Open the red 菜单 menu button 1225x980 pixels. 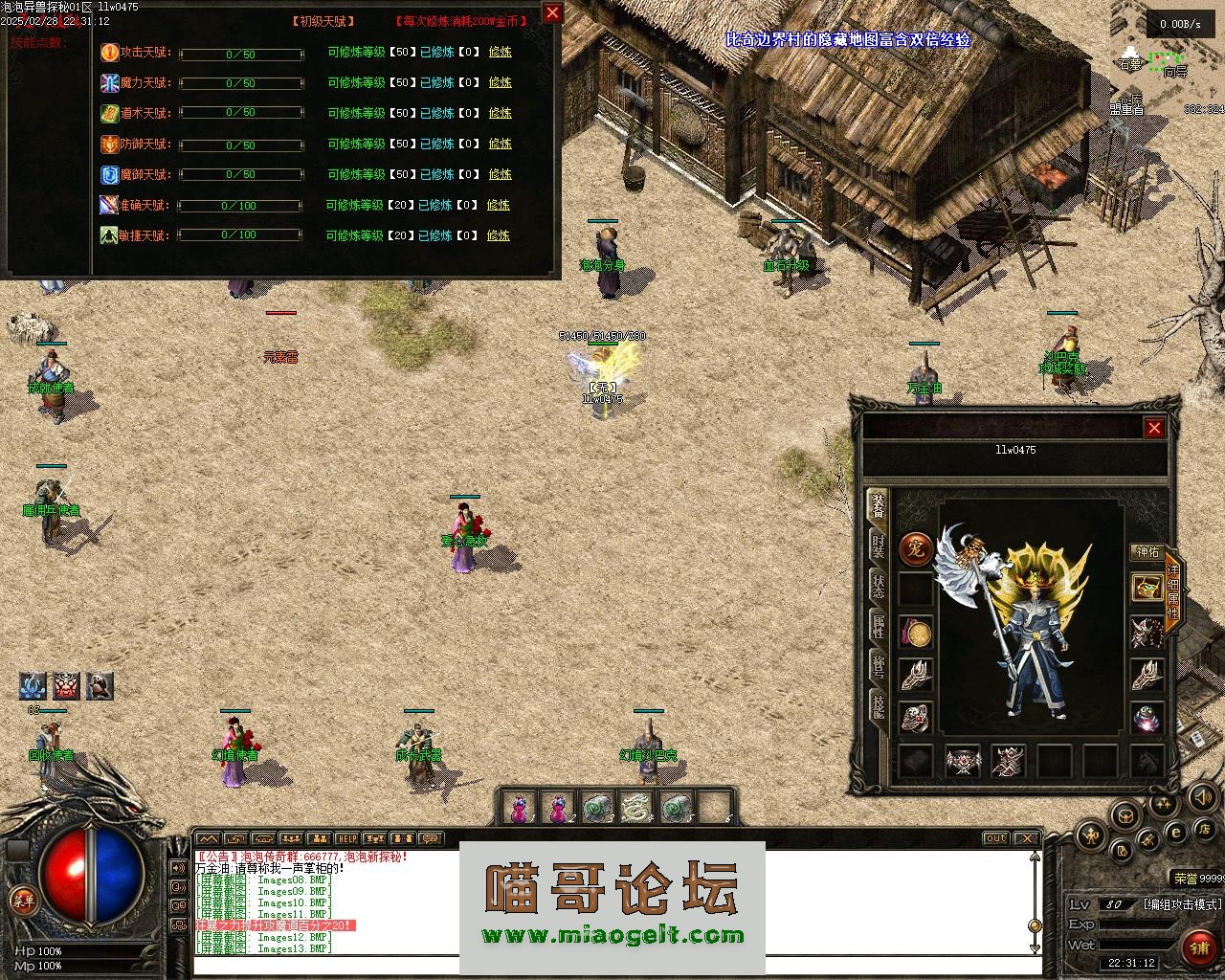pos(21,900)
